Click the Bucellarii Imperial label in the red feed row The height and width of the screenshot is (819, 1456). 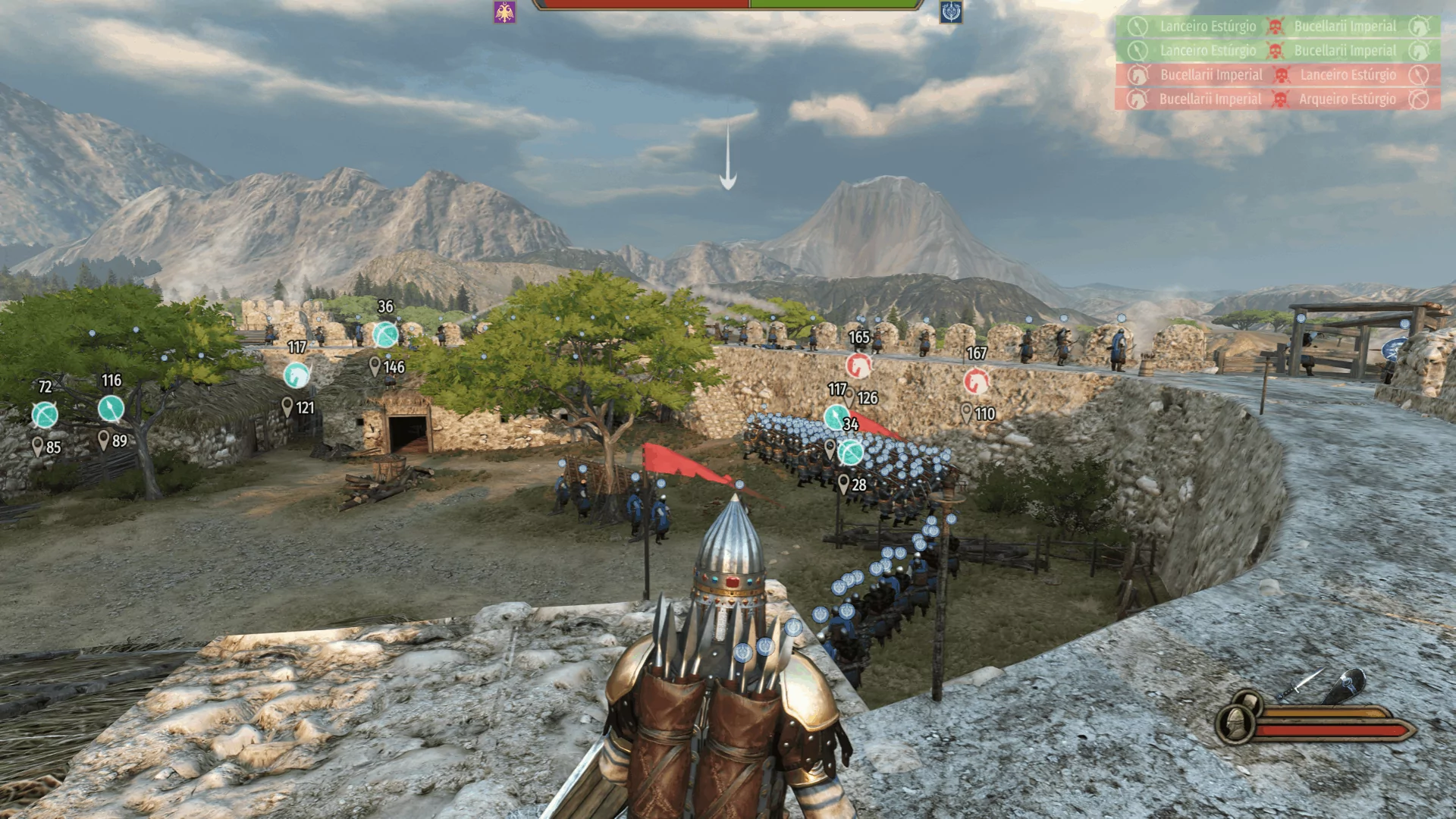[x=1211, y=75]
